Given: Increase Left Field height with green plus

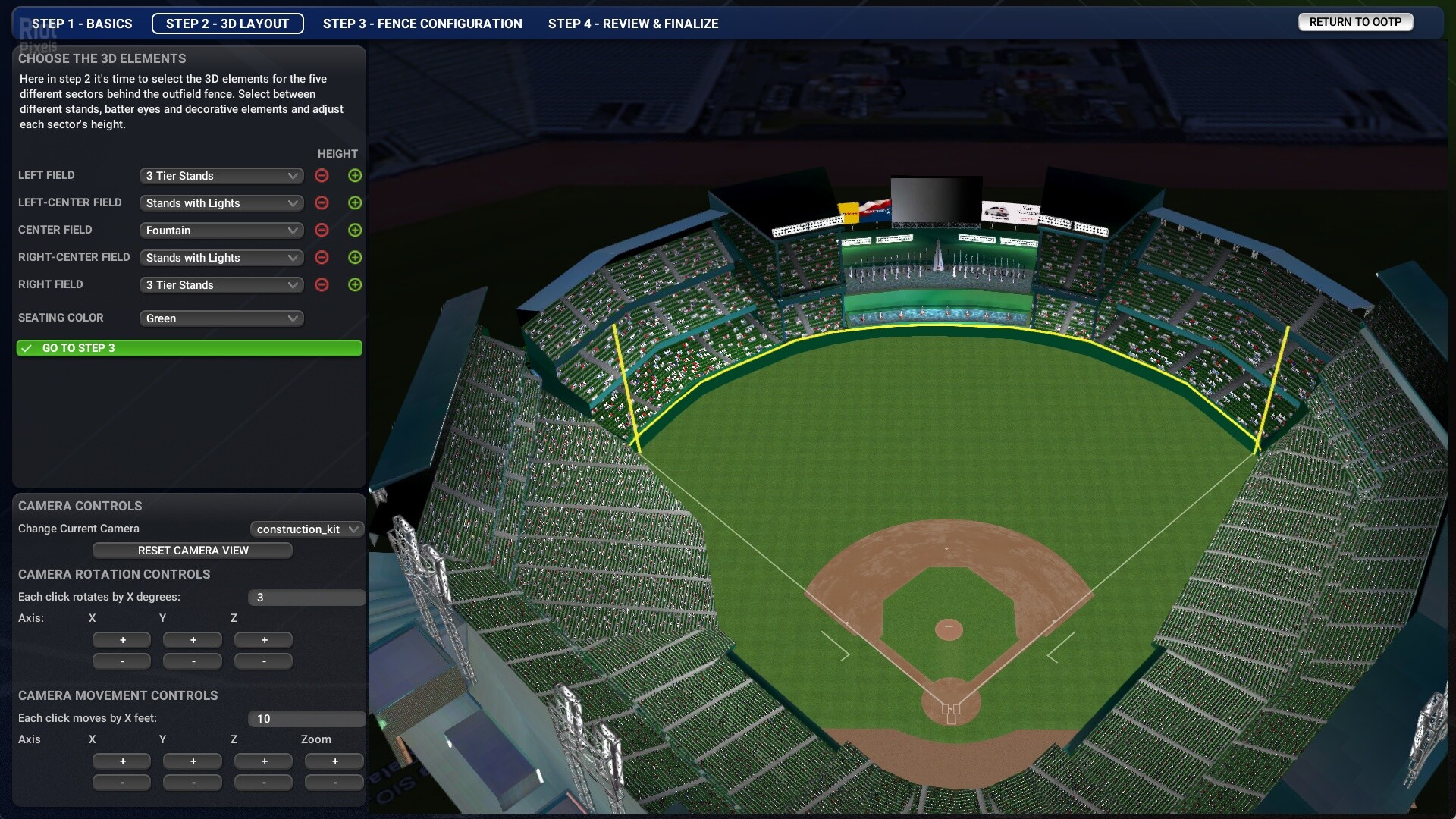Looking at the screenshot, I should [x=355, y=176].
